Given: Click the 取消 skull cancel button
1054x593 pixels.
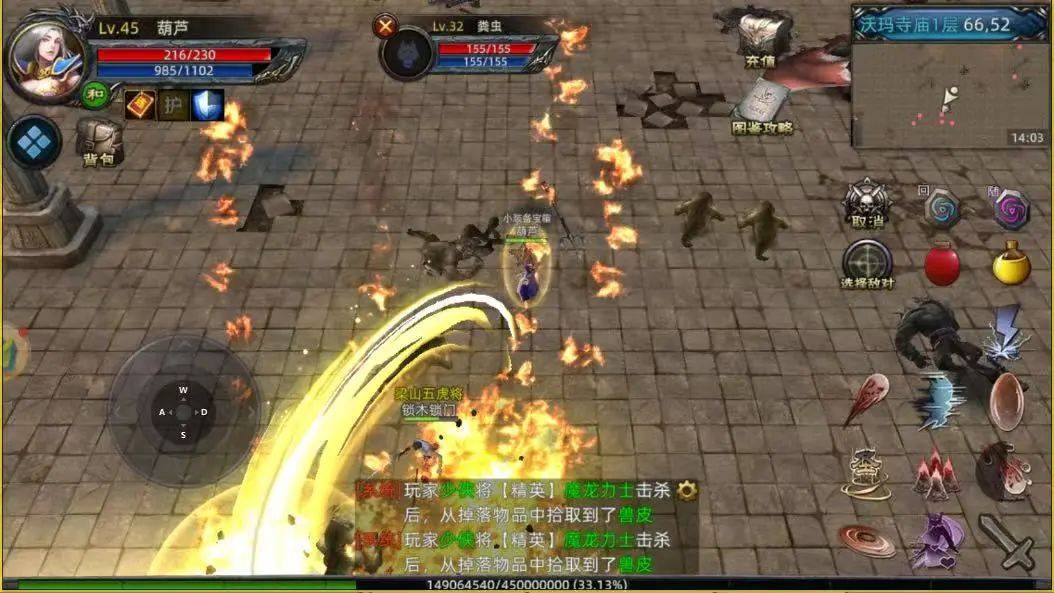Looking at the screenshot, I should coord(866,205).
